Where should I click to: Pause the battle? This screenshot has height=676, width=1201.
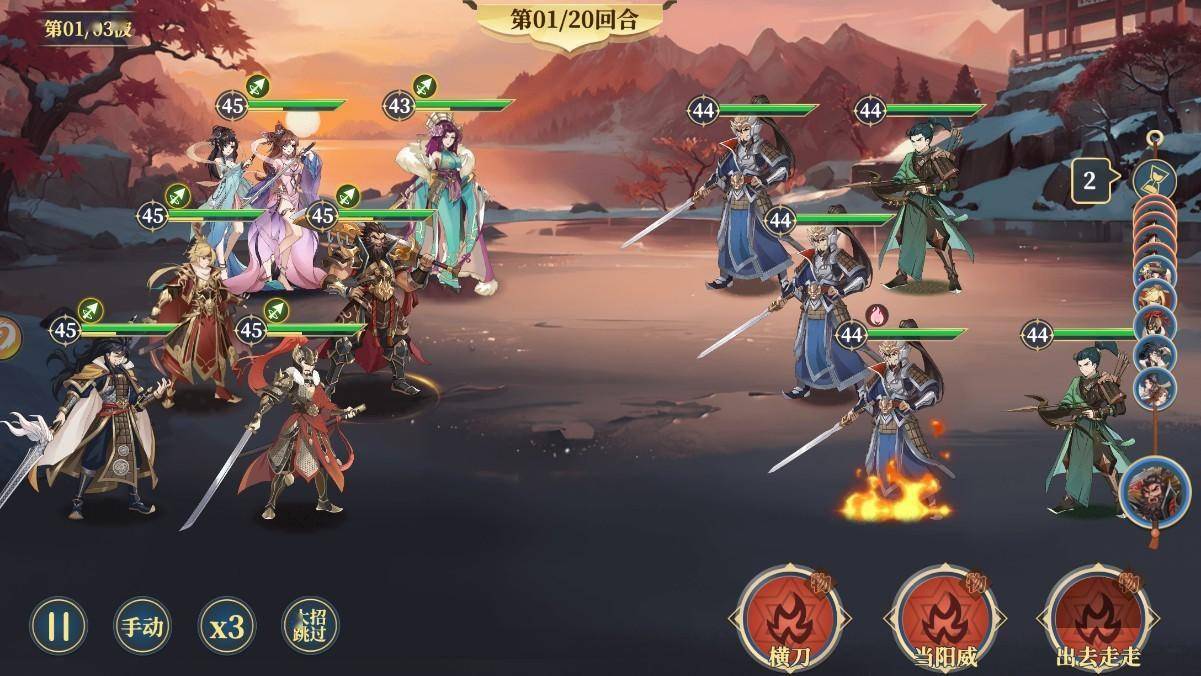coord(59,626)
